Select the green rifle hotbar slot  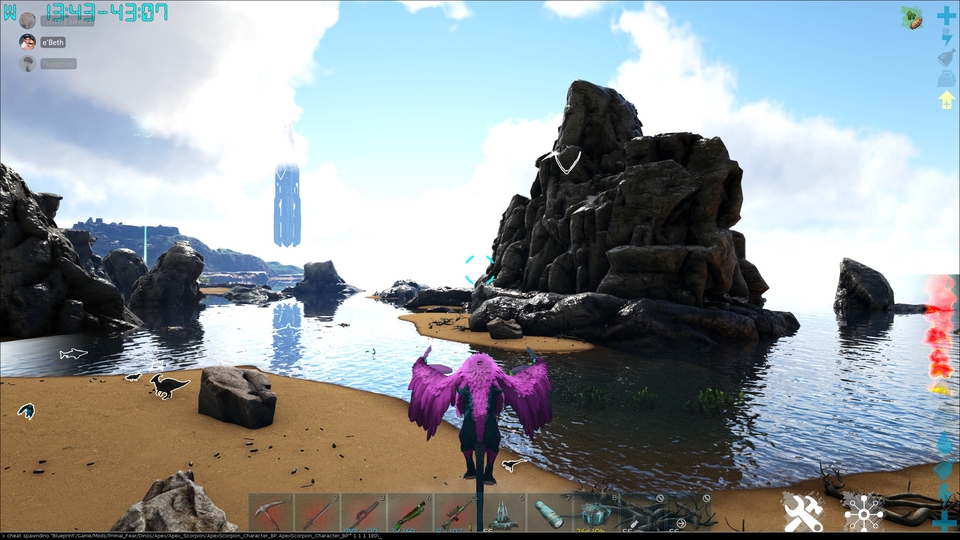click(410, 512)
